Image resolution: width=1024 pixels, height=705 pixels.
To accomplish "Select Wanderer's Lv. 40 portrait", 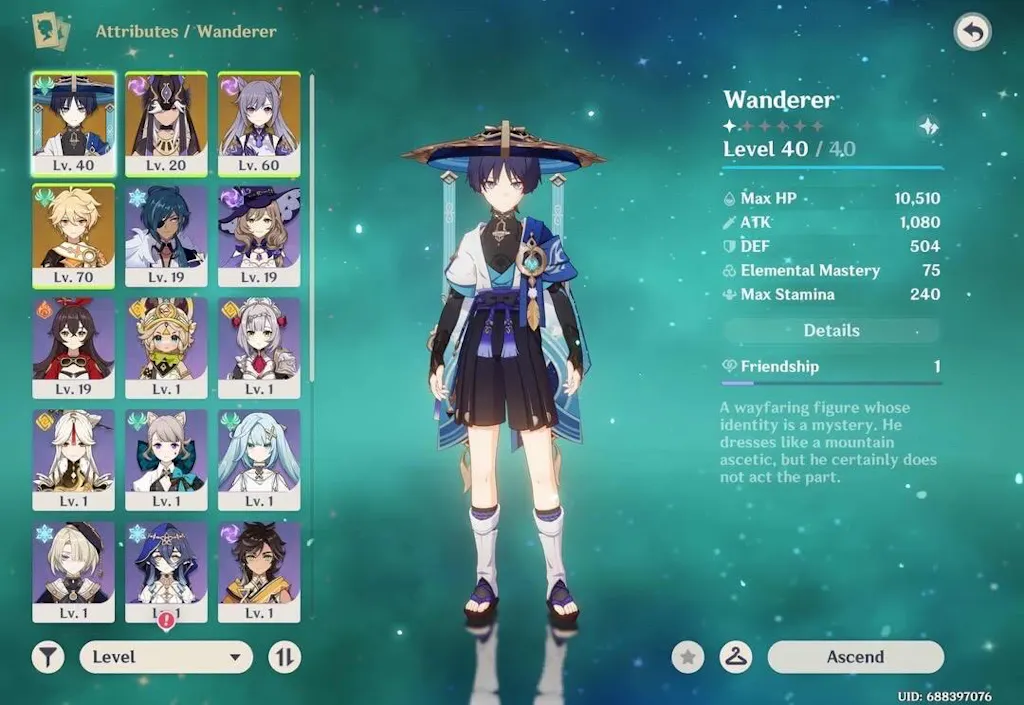I will tap(74, 124).
